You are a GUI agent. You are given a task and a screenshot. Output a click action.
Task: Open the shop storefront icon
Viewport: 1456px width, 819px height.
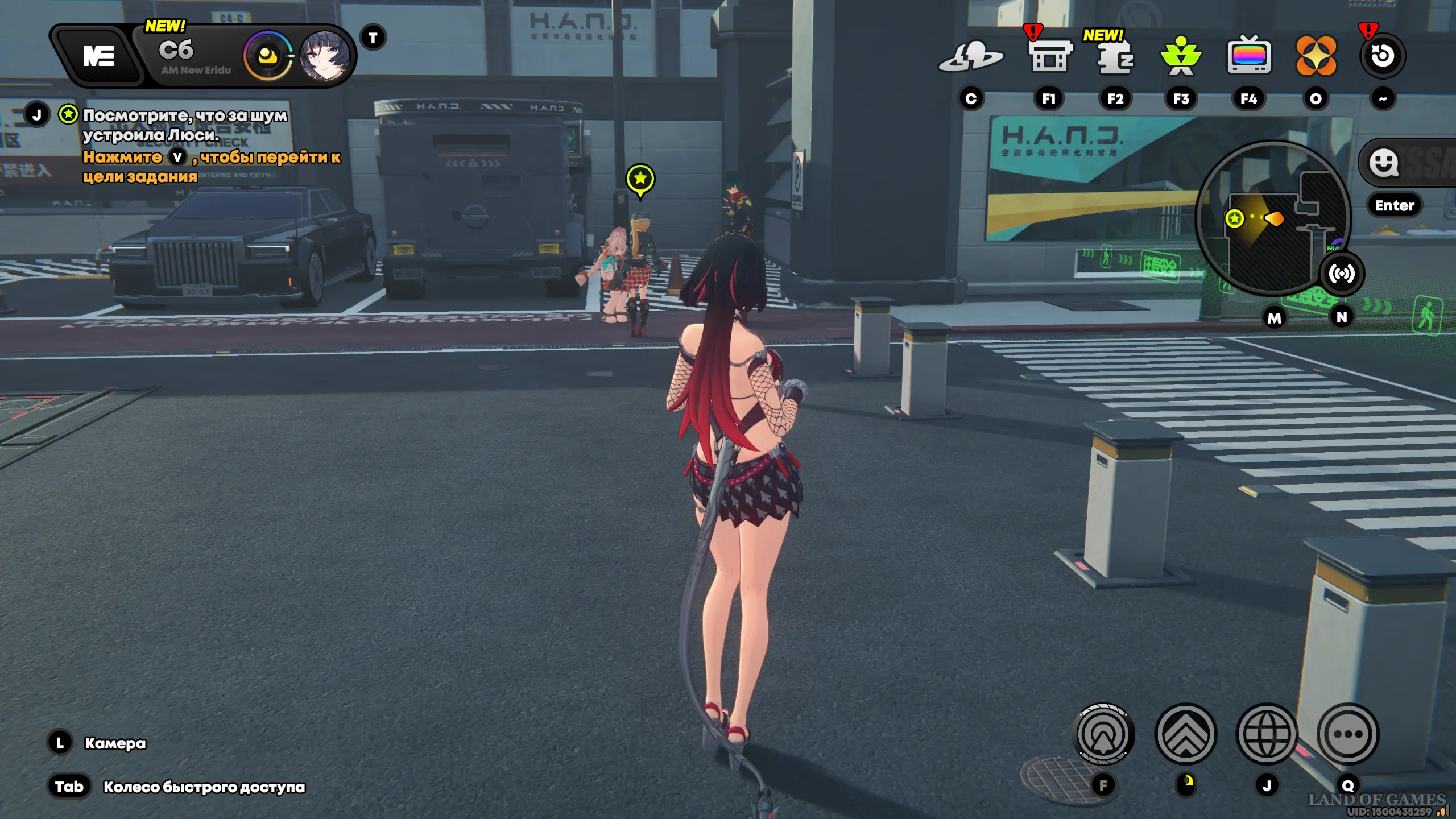[x=1049, y=57]
